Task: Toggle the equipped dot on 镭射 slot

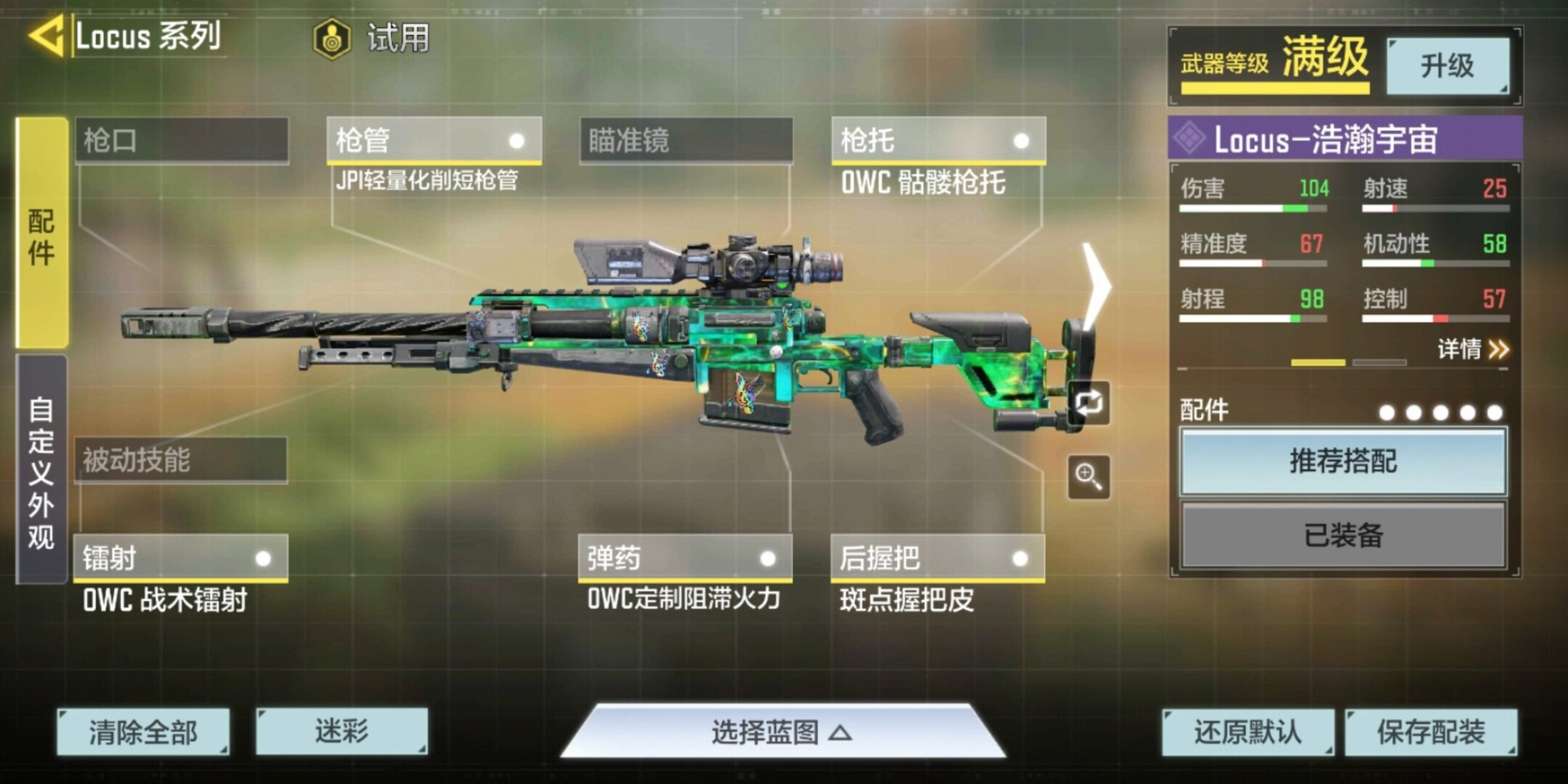Action: coord(263,559)
